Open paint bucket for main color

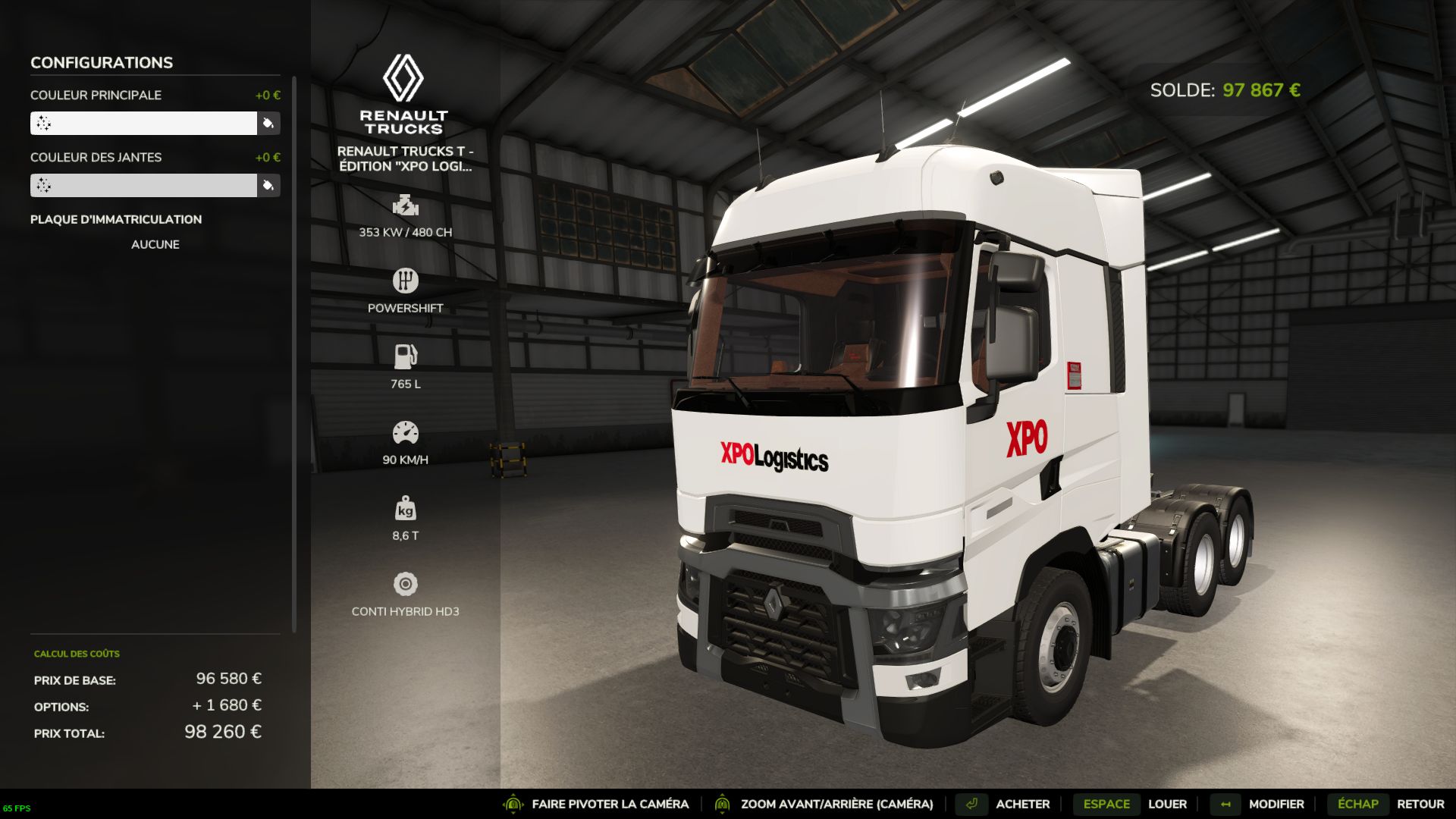(268, 123)
